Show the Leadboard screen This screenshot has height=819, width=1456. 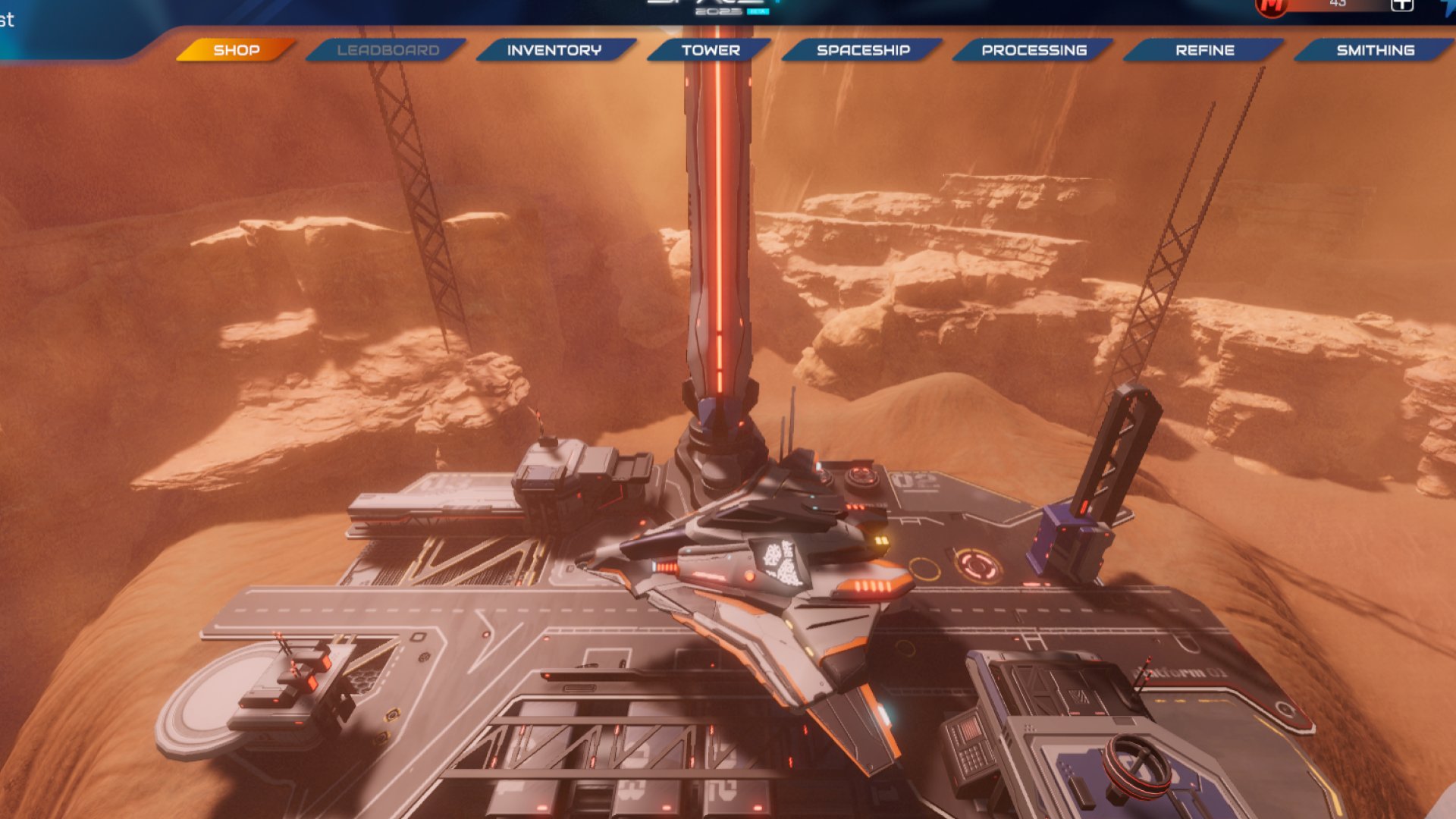(x=388, y=50)
